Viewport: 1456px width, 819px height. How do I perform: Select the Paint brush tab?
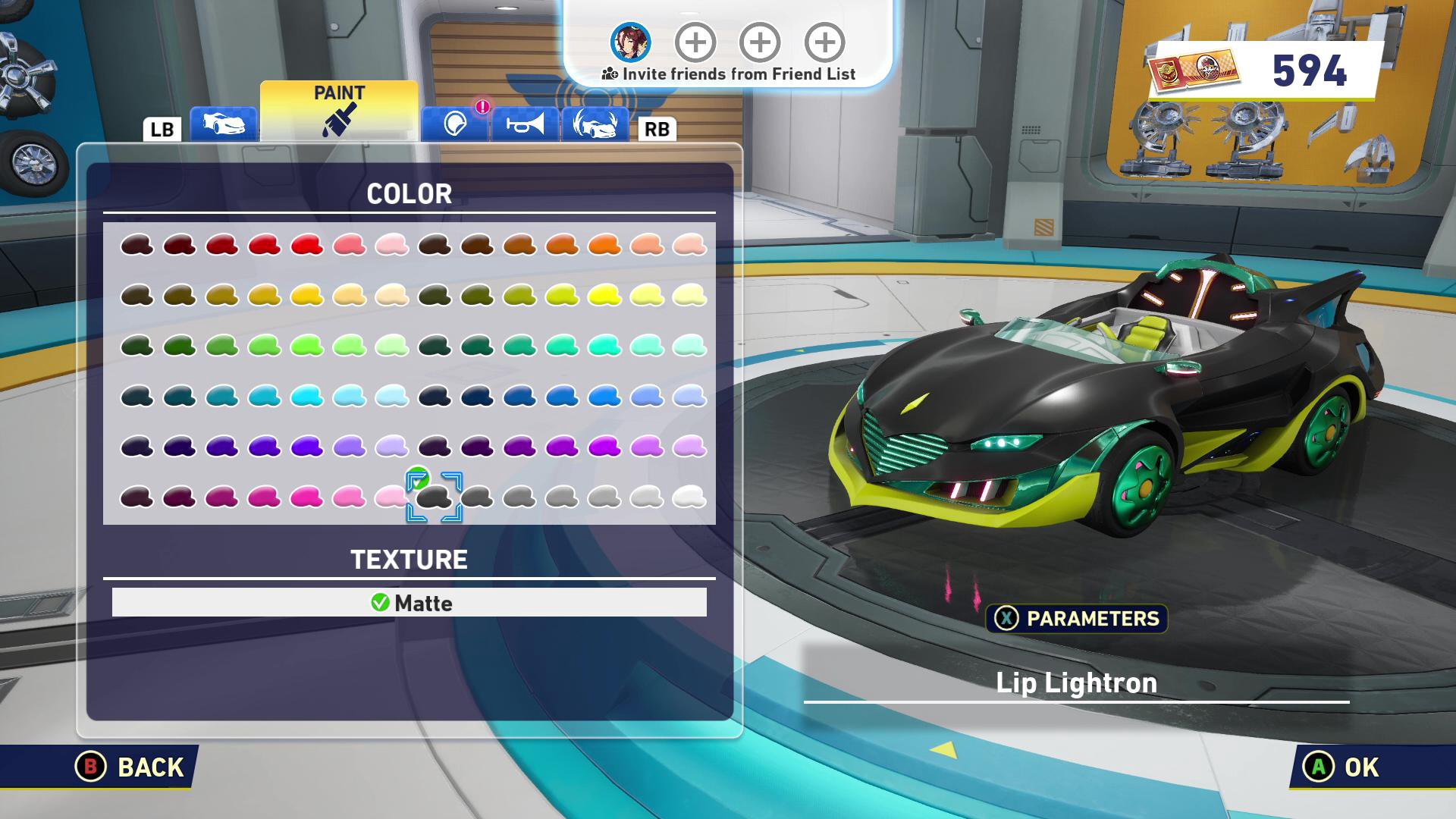click(339, 111)
